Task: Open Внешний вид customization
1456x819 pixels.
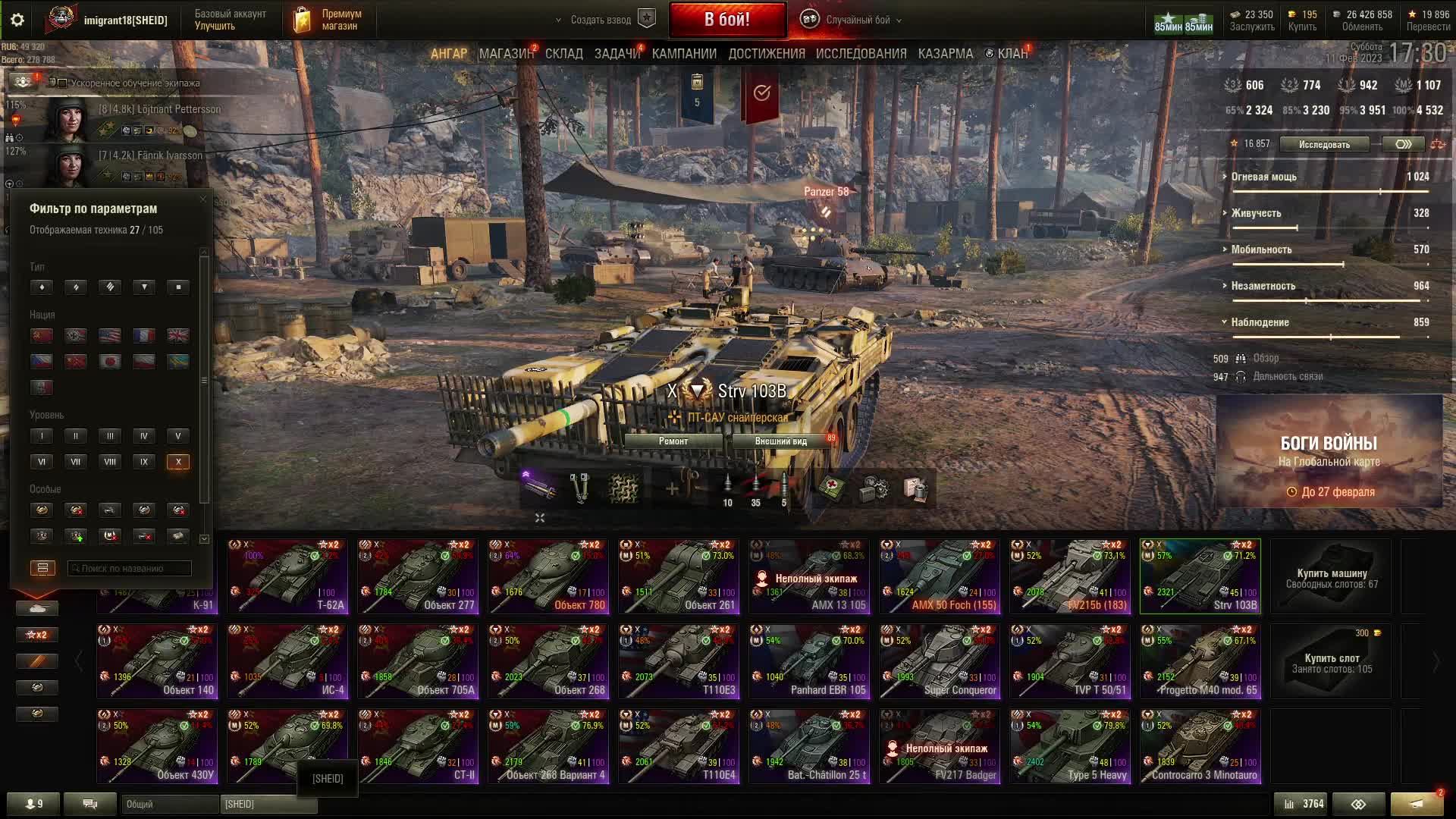Action: point(781,441)
